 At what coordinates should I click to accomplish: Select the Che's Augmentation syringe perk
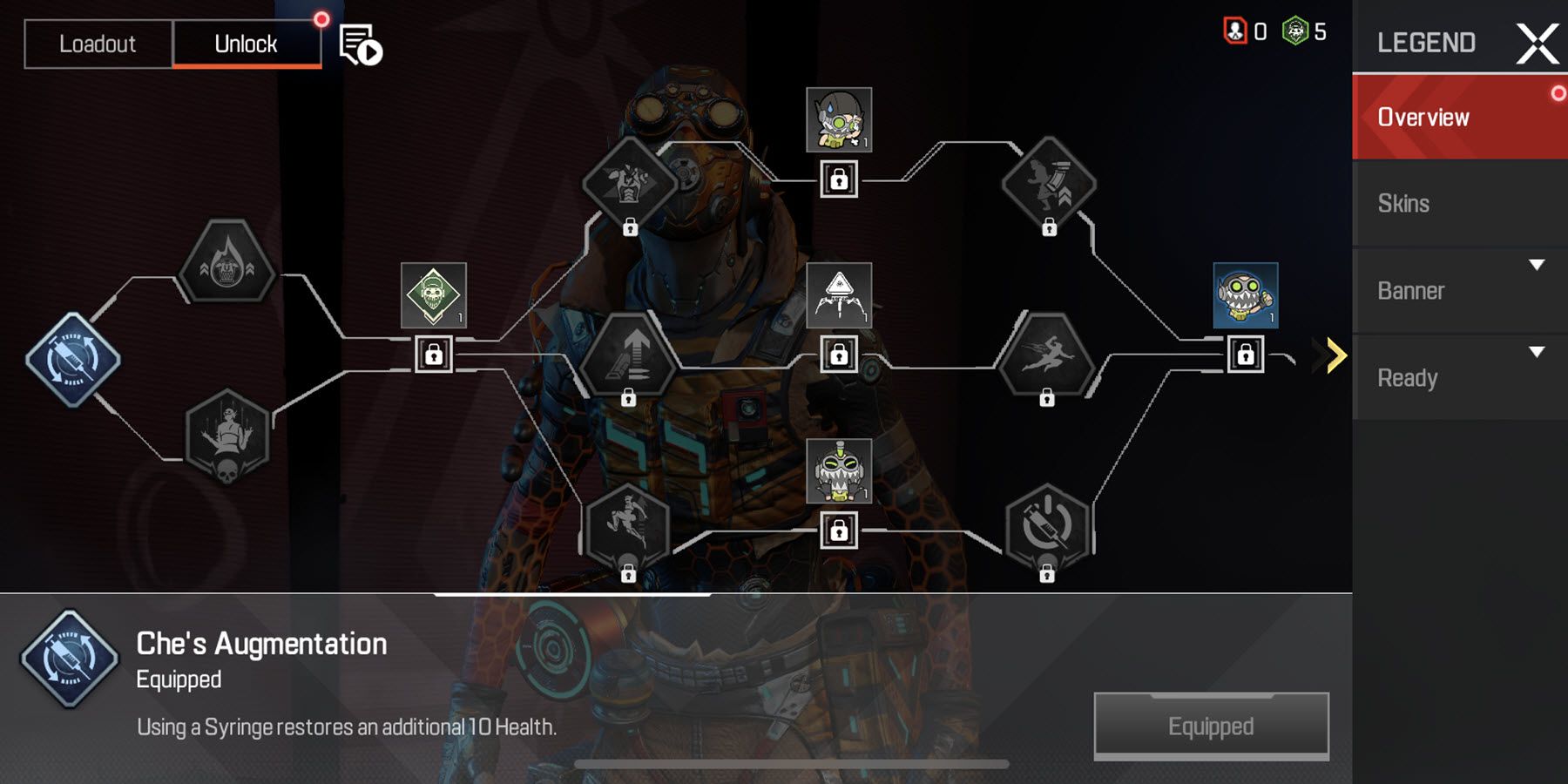click(x=74, y=357)
